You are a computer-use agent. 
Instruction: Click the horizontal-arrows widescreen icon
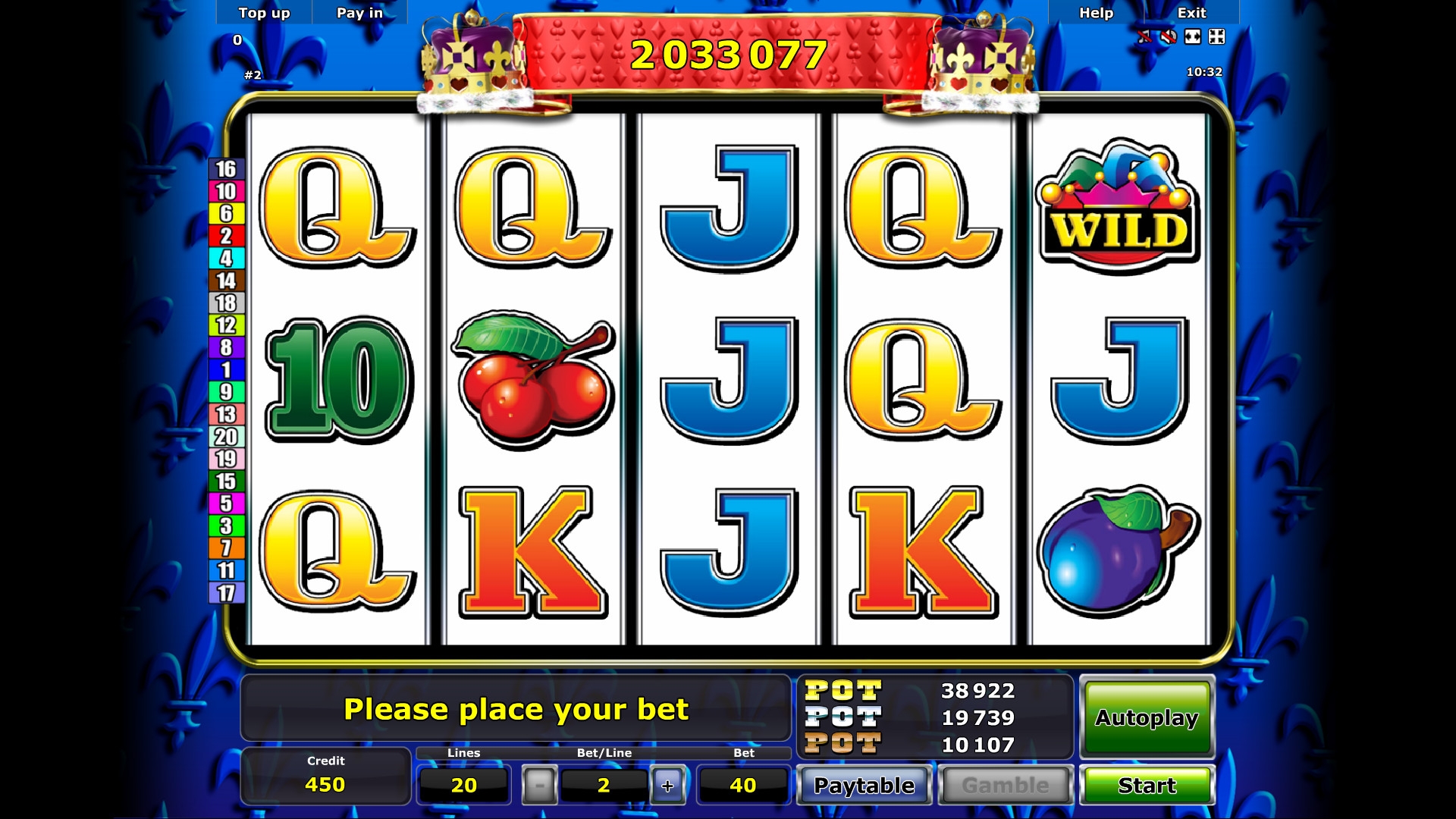tap(1193, 36)
